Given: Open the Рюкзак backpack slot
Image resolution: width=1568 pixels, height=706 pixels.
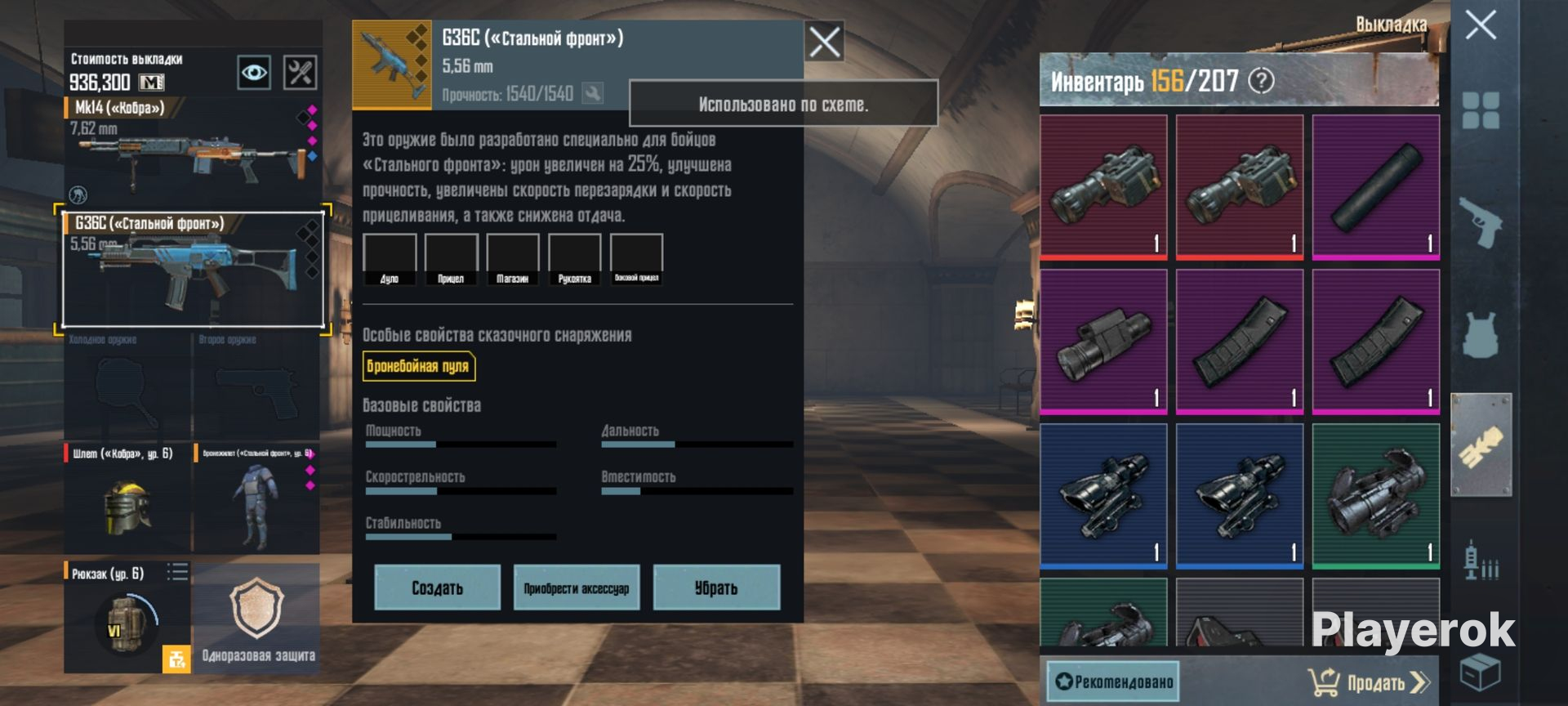Looking at the screenshot, I should click(x=127, y=618).
